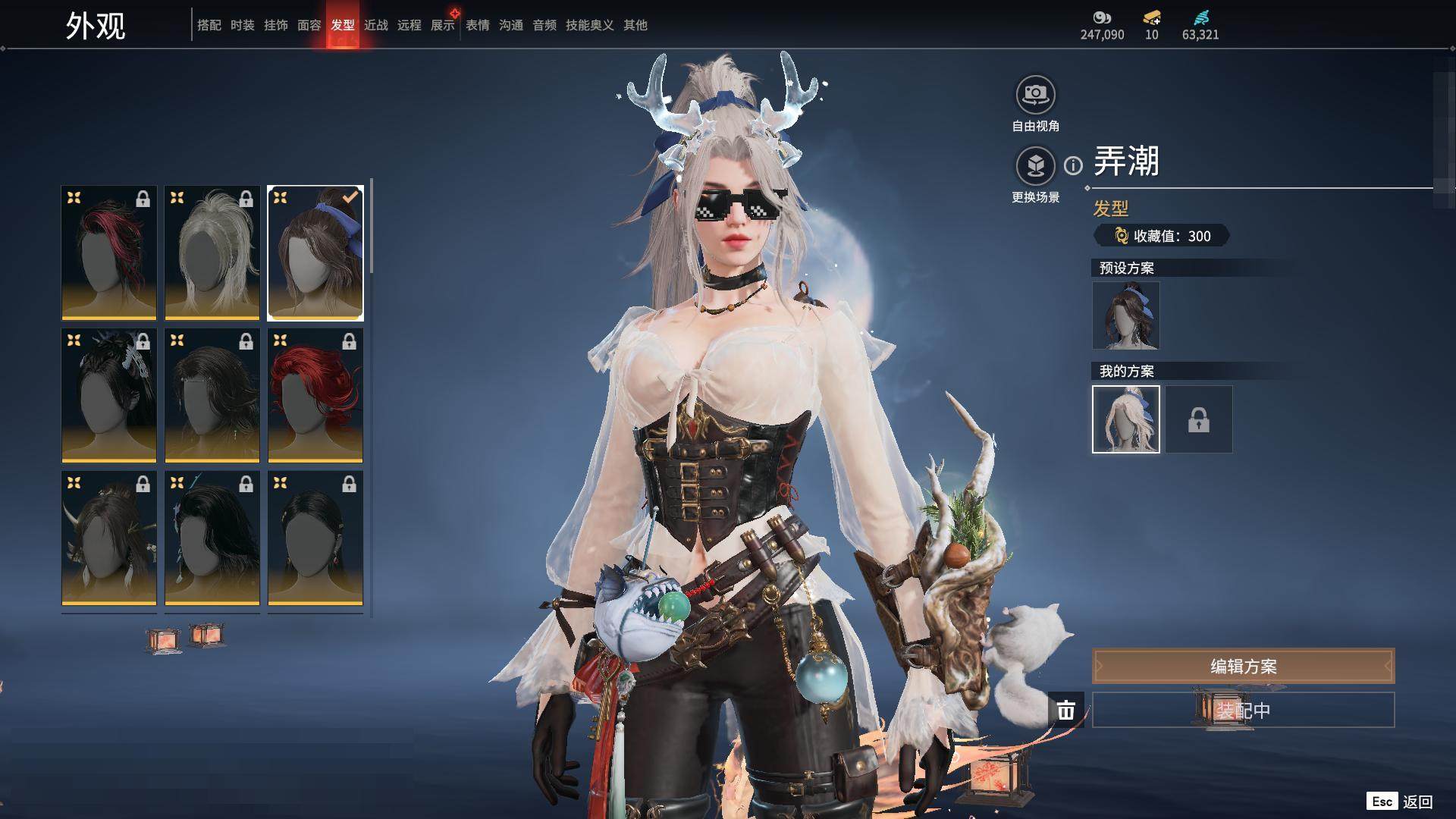Choose the 表情 emotes tab
Screen dimensions: 1456x819
point(478,25)
